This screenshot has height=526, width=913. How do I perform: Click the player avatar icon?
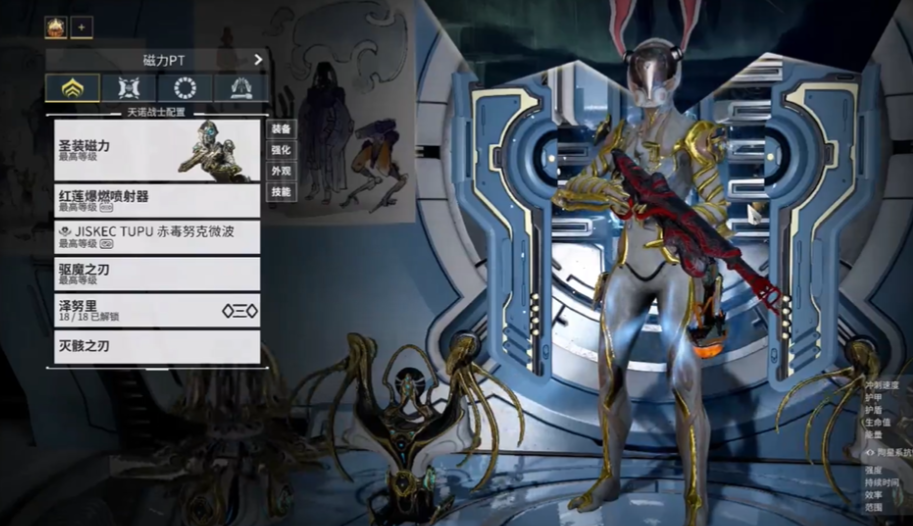point(56,28)
